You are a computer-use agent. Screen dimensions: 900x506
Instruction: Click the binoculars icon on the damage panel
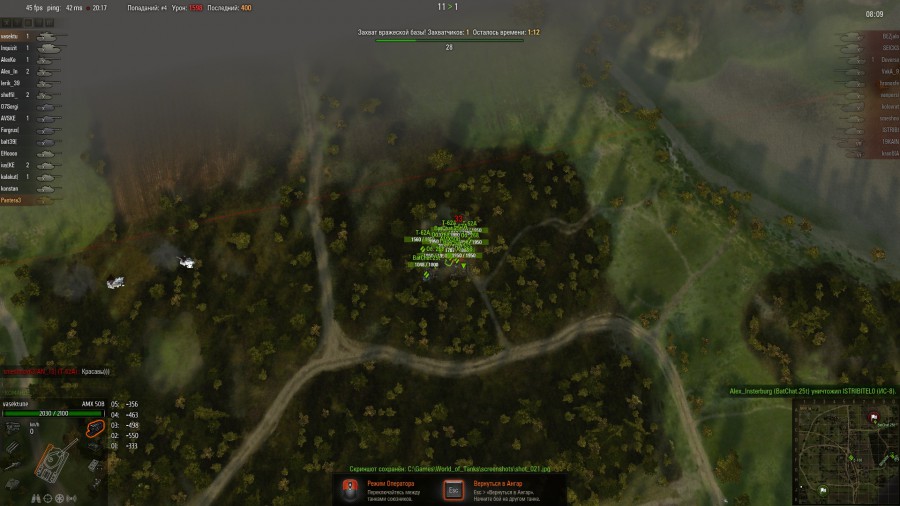click(35, 497)
